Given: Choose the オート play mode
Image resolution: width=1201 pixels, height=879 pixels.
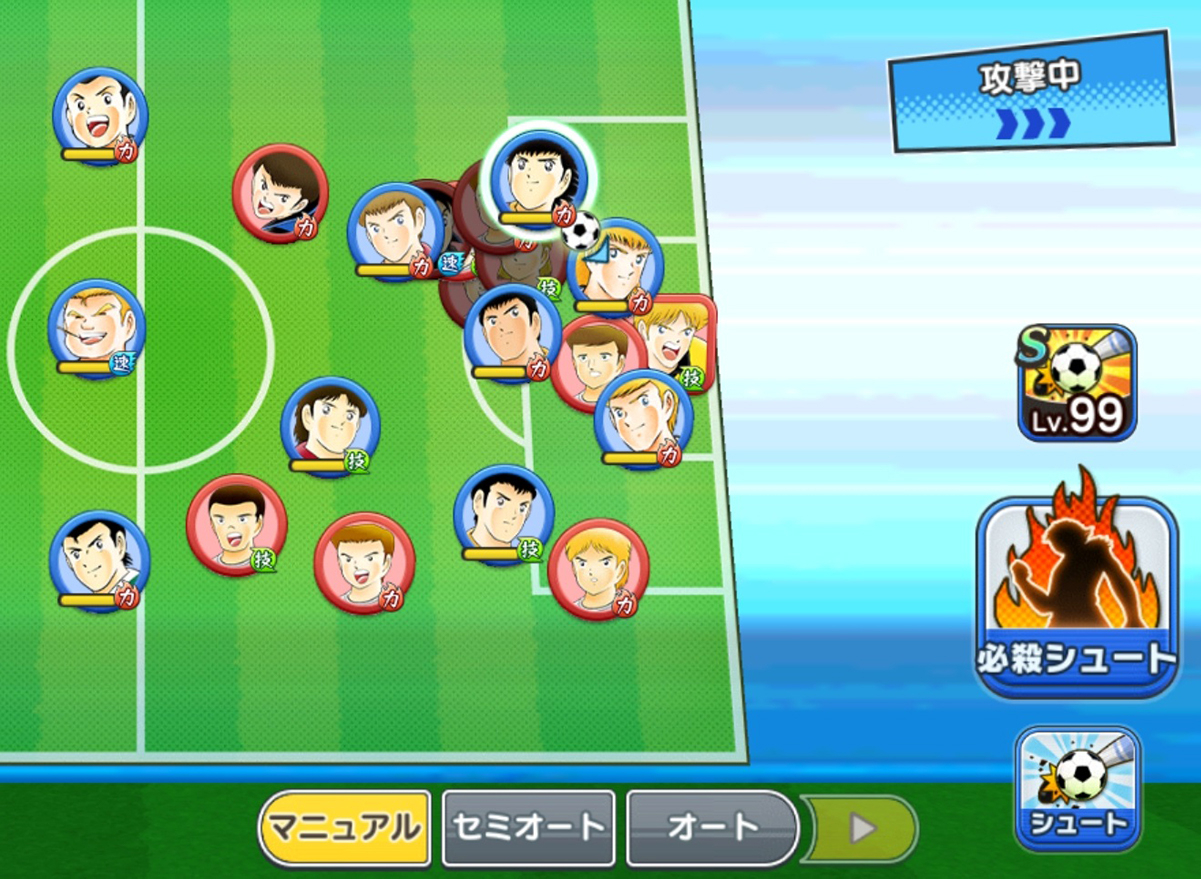Looking at the screenshot, I should (712, 828).
